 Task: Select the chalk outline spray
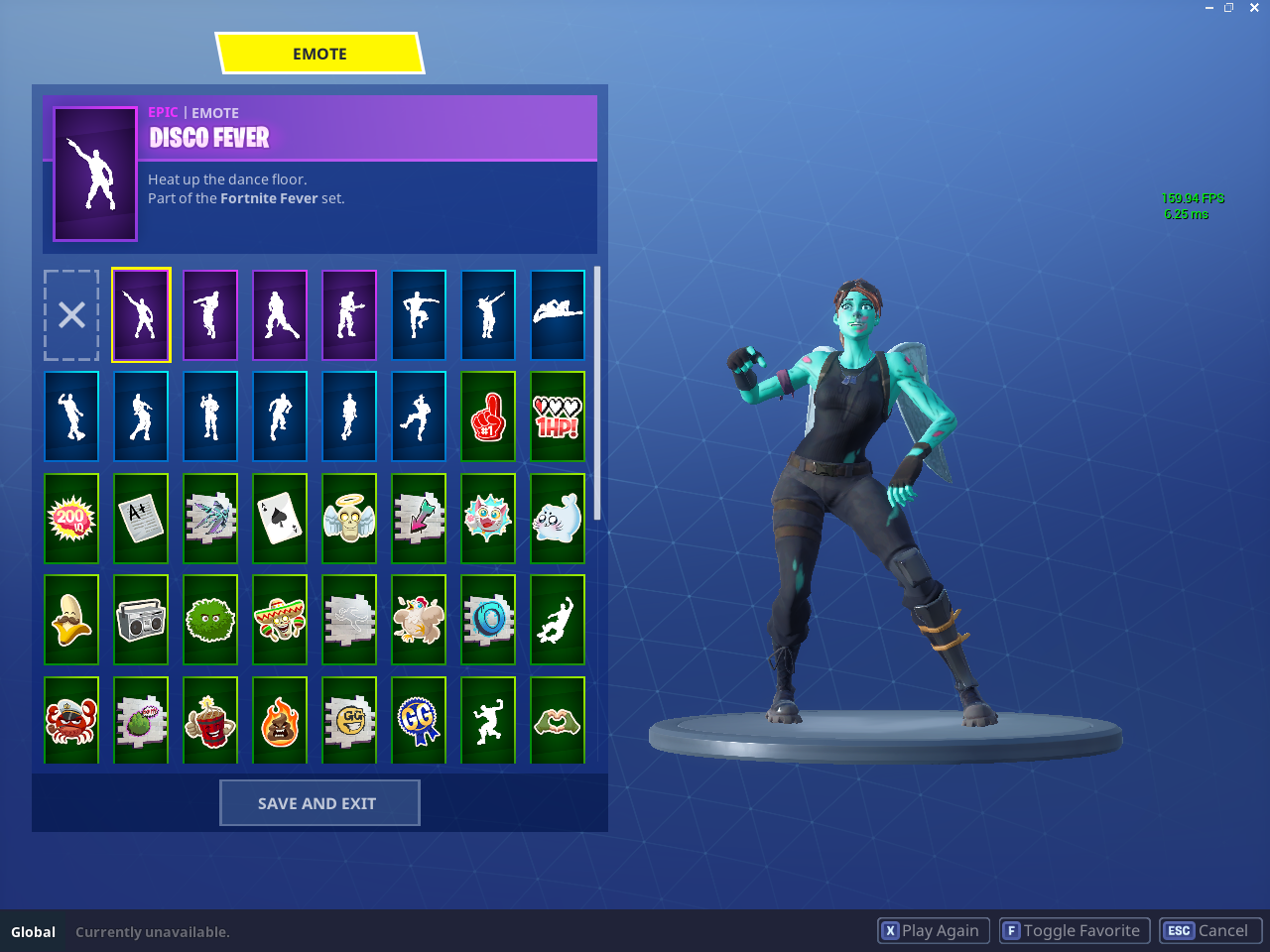(349, 619)
